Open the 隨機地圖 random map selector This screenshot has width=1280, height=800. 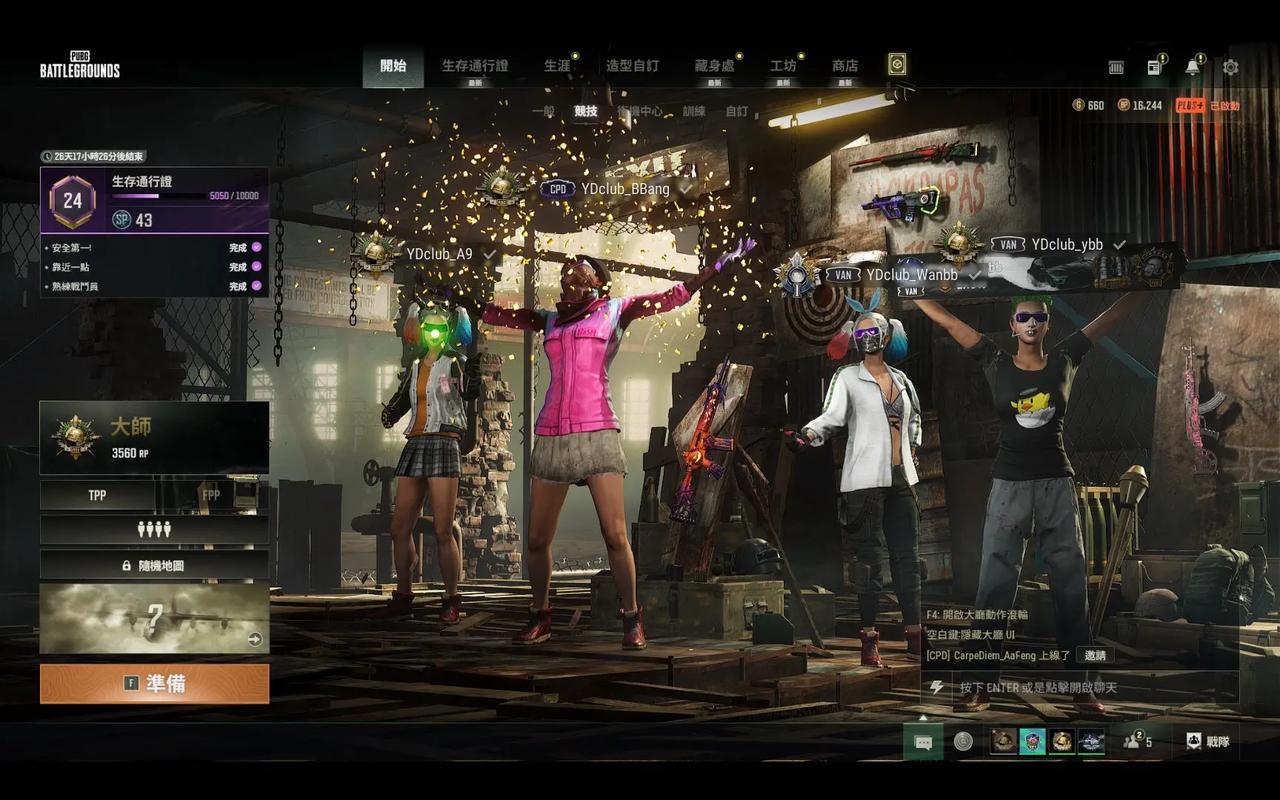click(154, 565)
